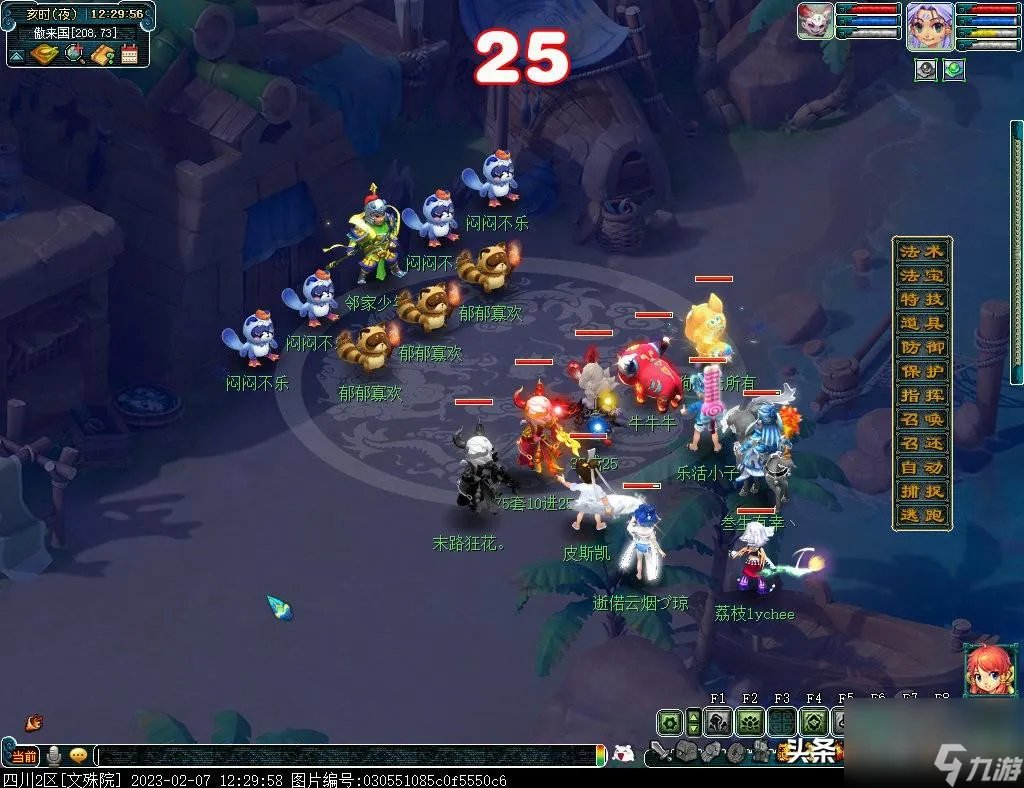Open the calendar icon in the top panel
The width and height of the screenshot is (1024, 788).
(x=130, y=54)
